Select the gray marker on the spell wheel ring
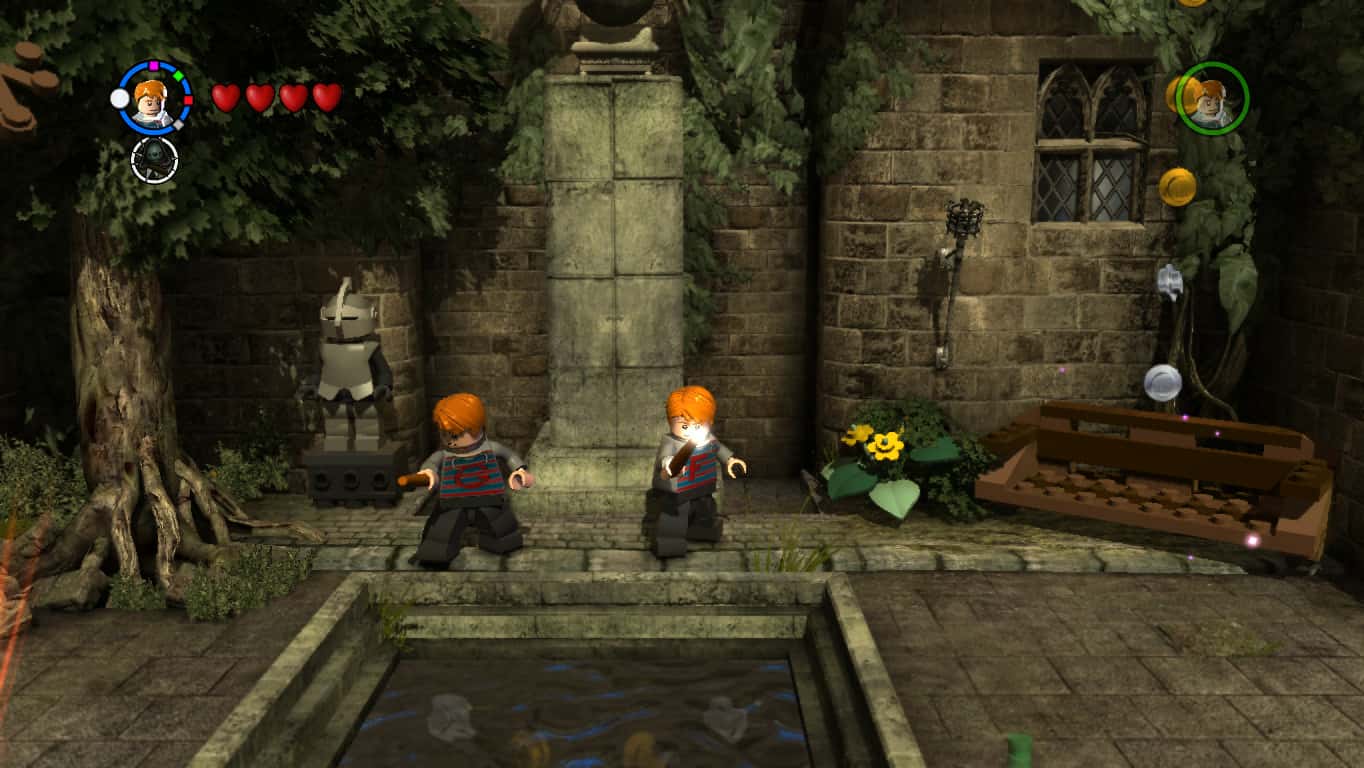 pyautogui.click(x=178, y=124)
